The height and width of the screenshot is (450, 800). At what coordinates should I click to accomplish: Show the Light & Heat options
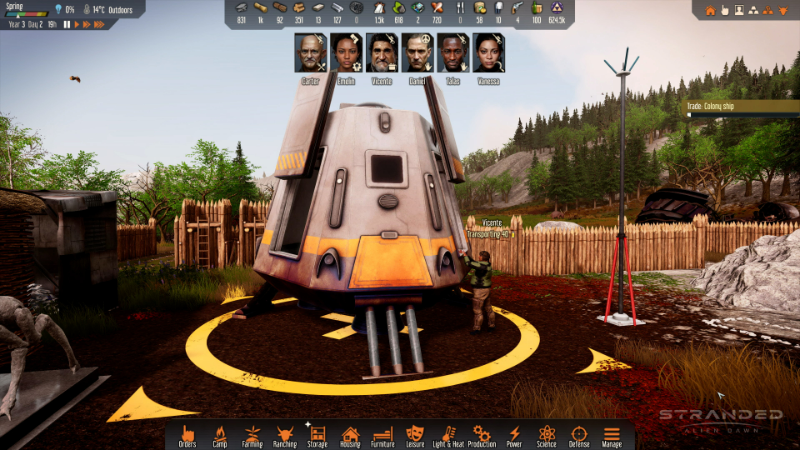[x=448, y=435]
